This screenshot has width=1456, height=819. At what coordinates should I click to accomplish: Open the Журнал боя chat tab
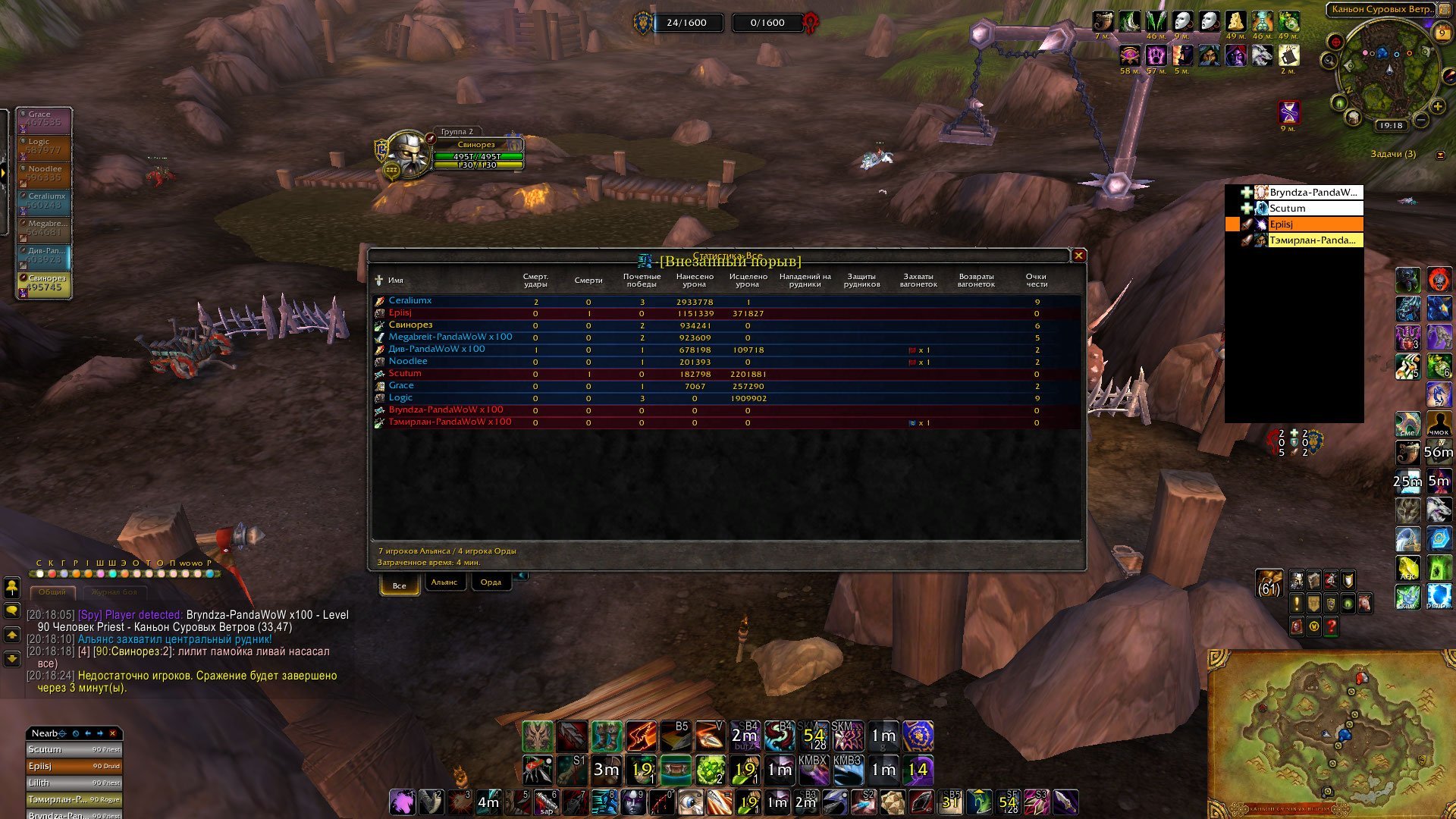(x=115, y=592)
